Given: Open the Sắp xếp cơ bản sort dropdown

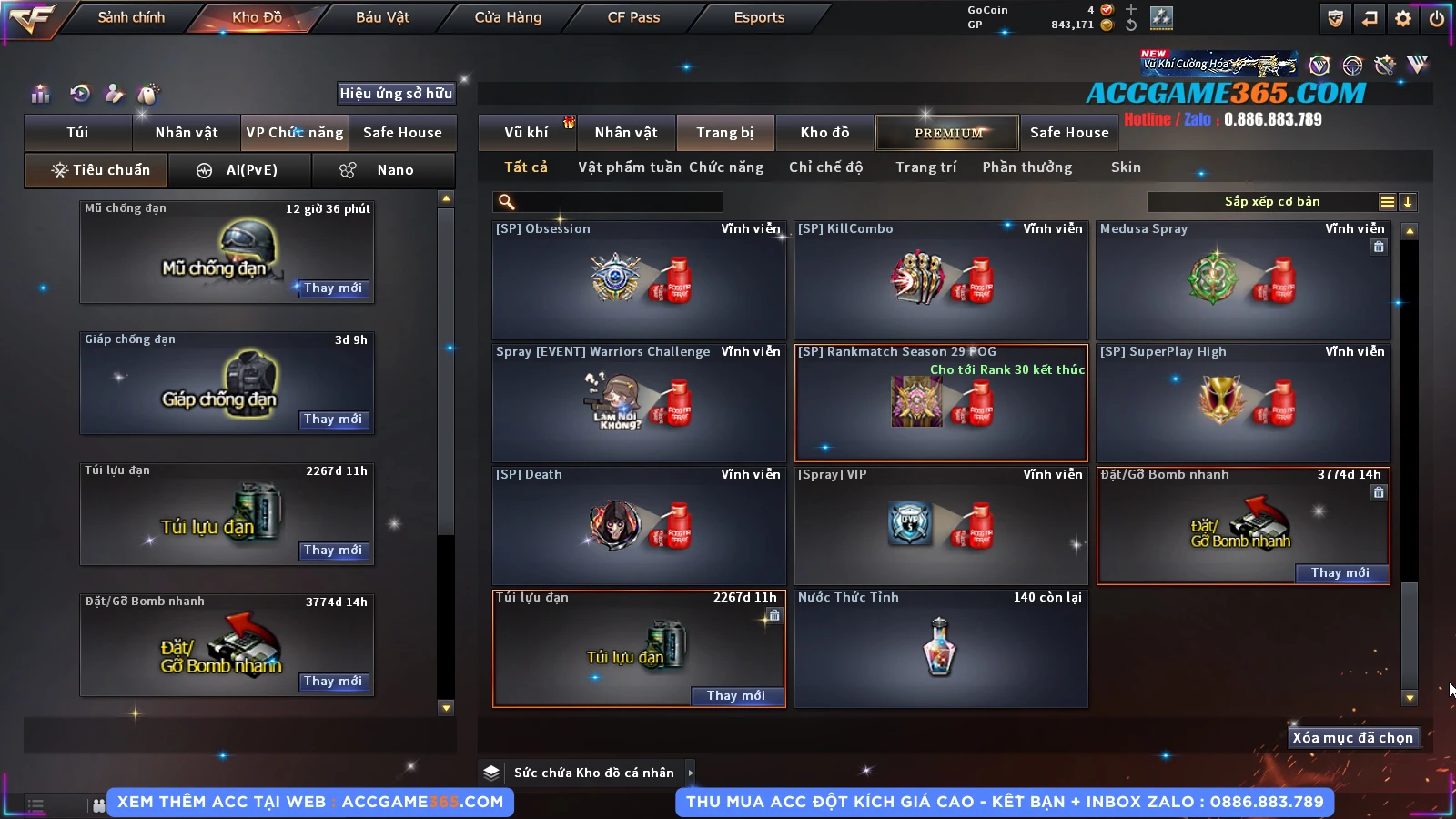Looking at the screenshot, I should pyautogui.click(x=1272, y=202).
